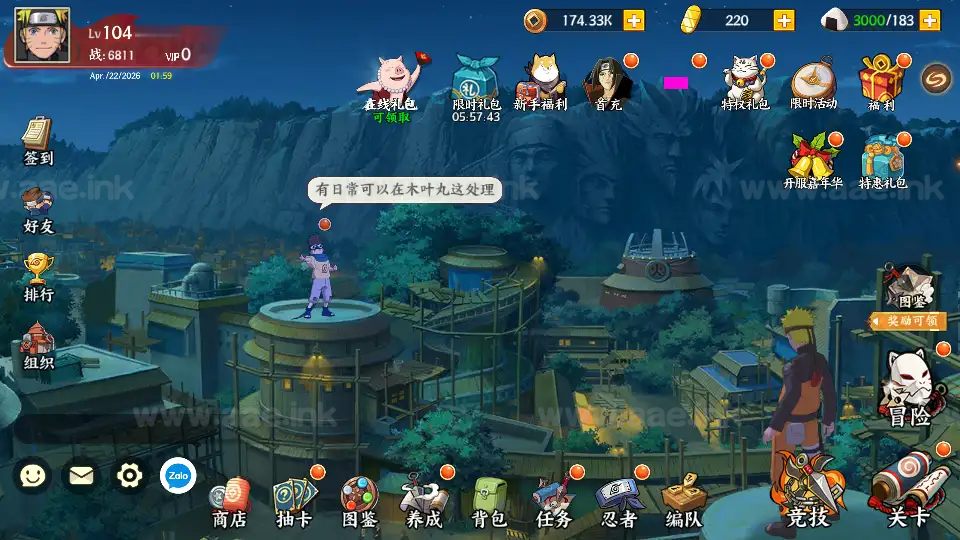Open the 抽卡 card draw menu
The height and width of the screenshot is (540, 960).
tap(294, 501)
